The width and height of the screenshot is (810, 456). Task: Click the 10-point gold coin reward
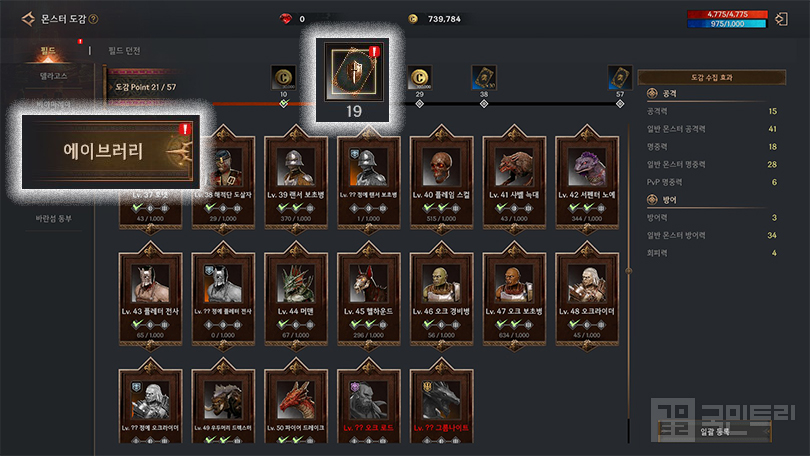[x=283, y=78]
